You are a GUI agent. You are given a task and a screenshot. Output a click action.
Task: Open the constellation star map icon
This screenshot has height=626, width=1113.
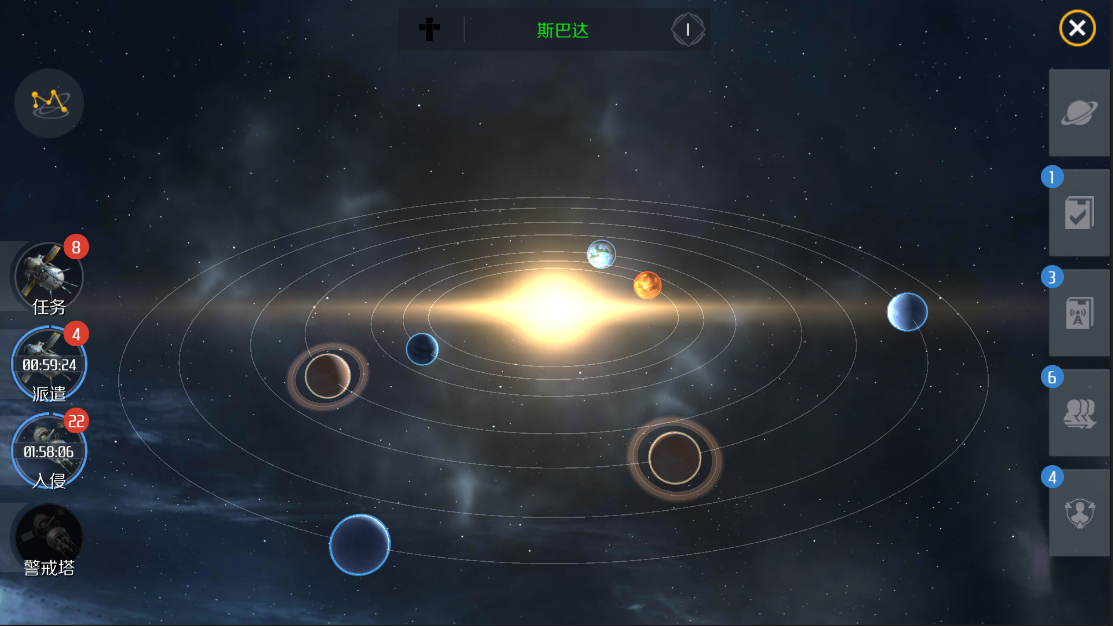(49, 102)
